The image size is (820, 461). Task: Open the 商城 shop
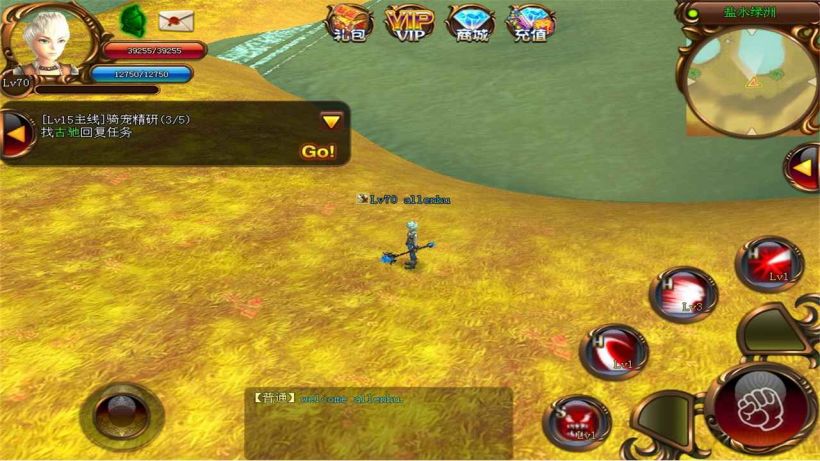(469, 22)
